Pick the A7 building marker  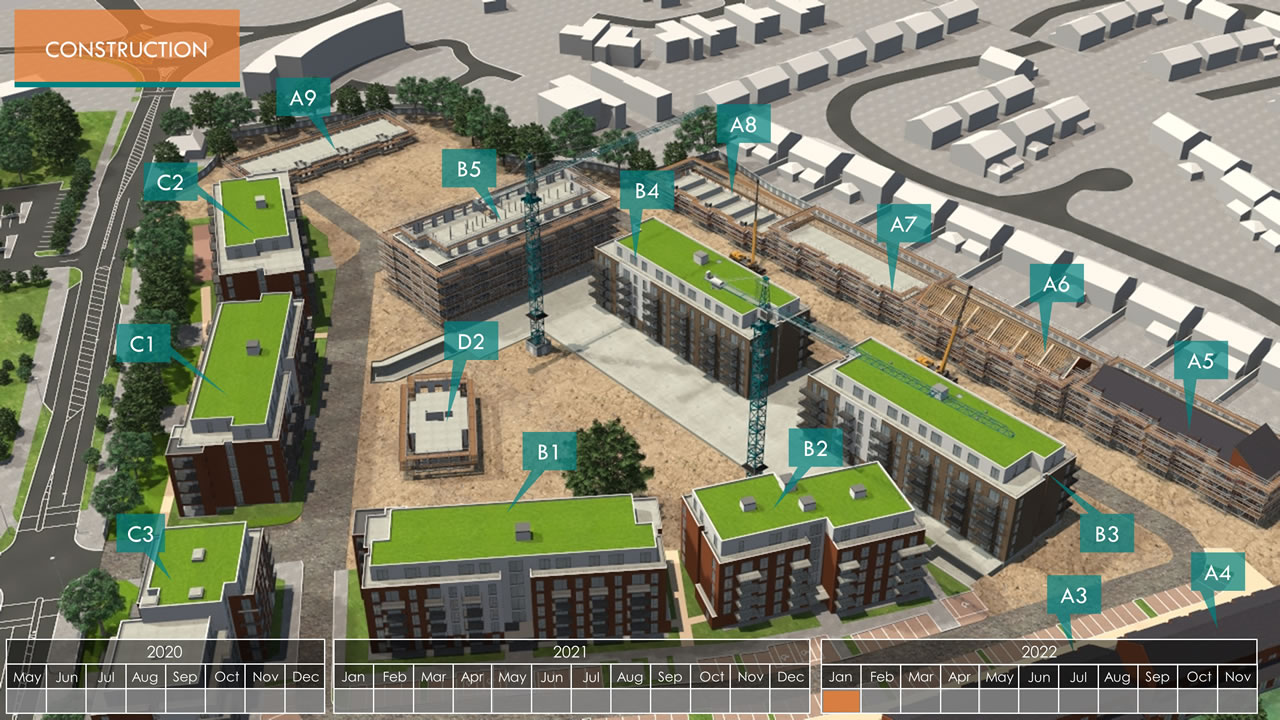(903, 224)
